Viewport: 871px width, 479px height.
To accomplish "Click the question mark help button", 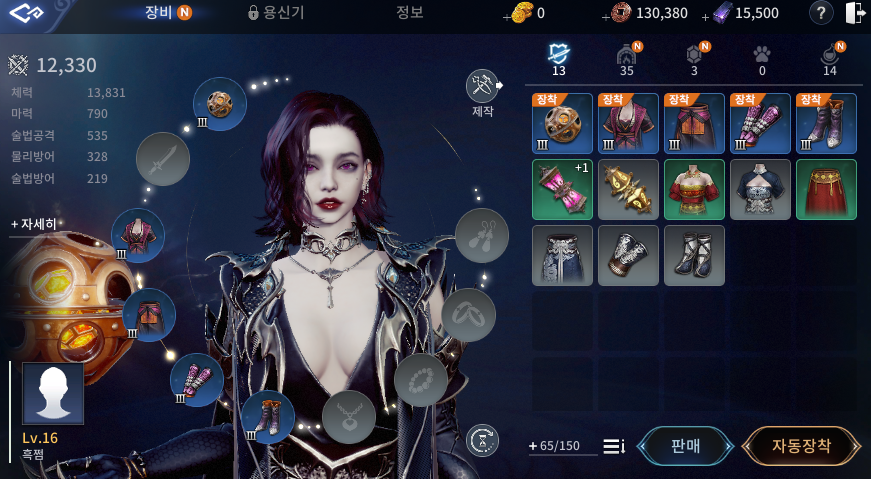I will click(820, 13).
